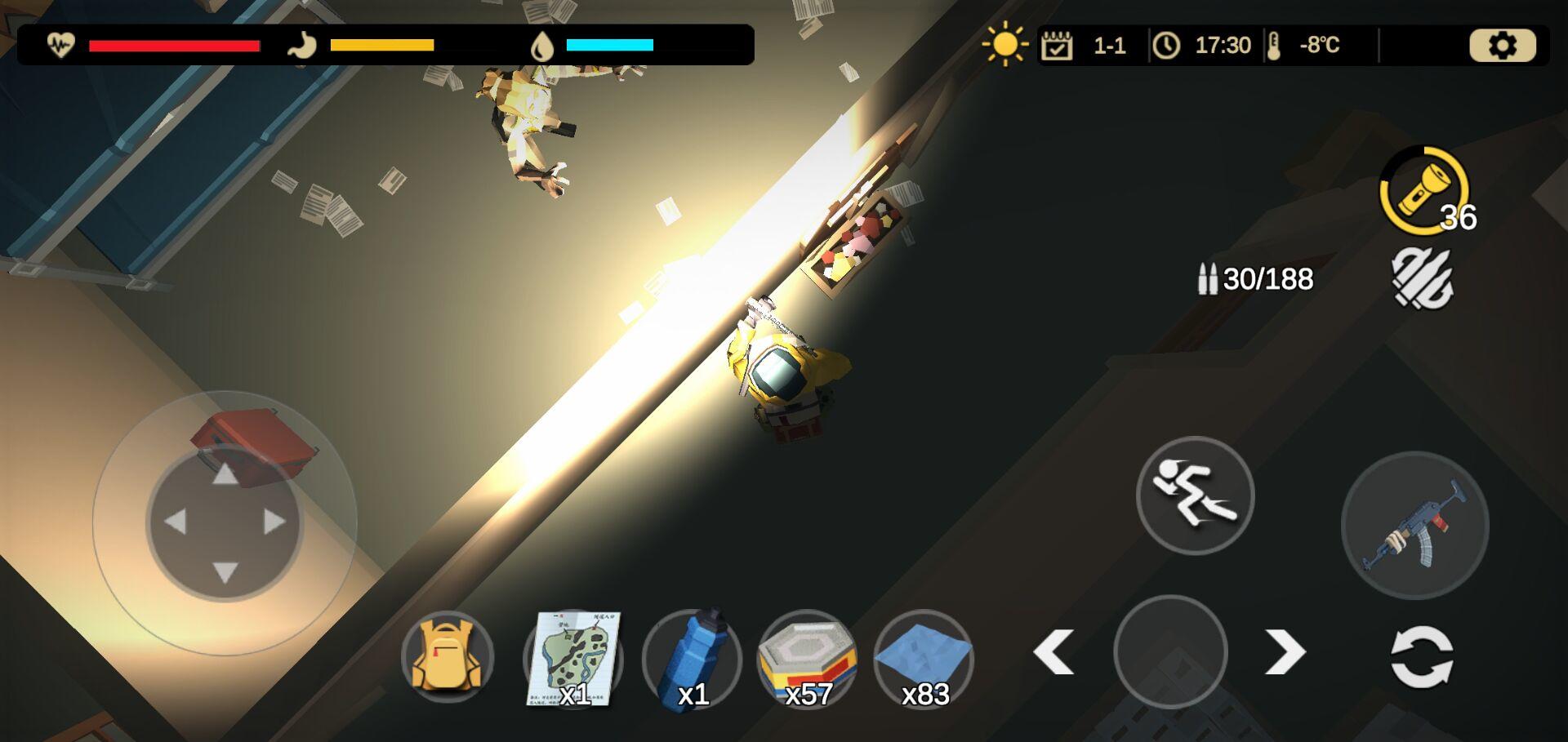Tap the empty round action button
This screenshot has width=1568, height=742.
pyautogui.click(x=1170, y=651)
